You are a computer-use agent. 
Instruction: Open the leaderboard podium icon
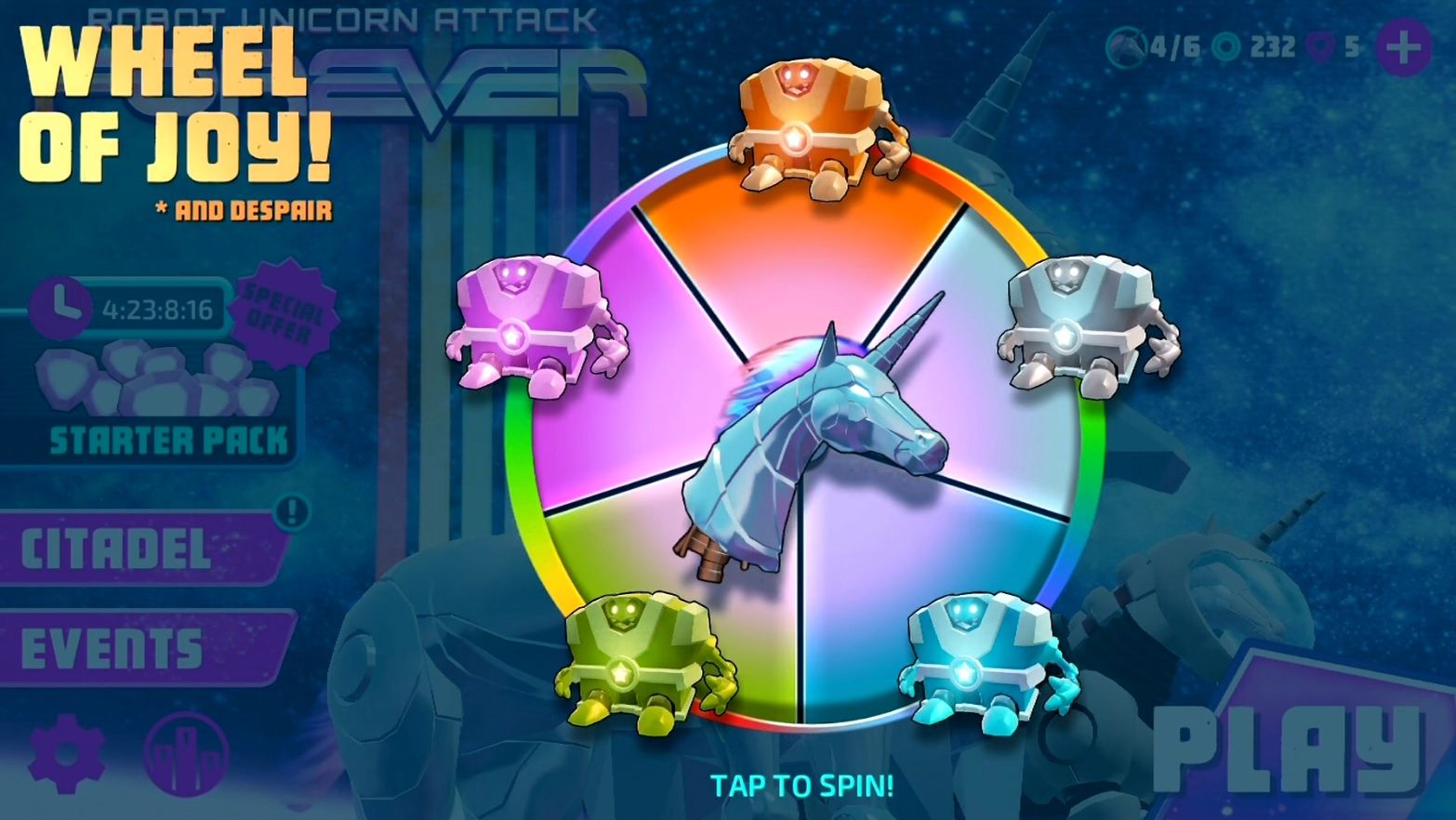[187, 754]
